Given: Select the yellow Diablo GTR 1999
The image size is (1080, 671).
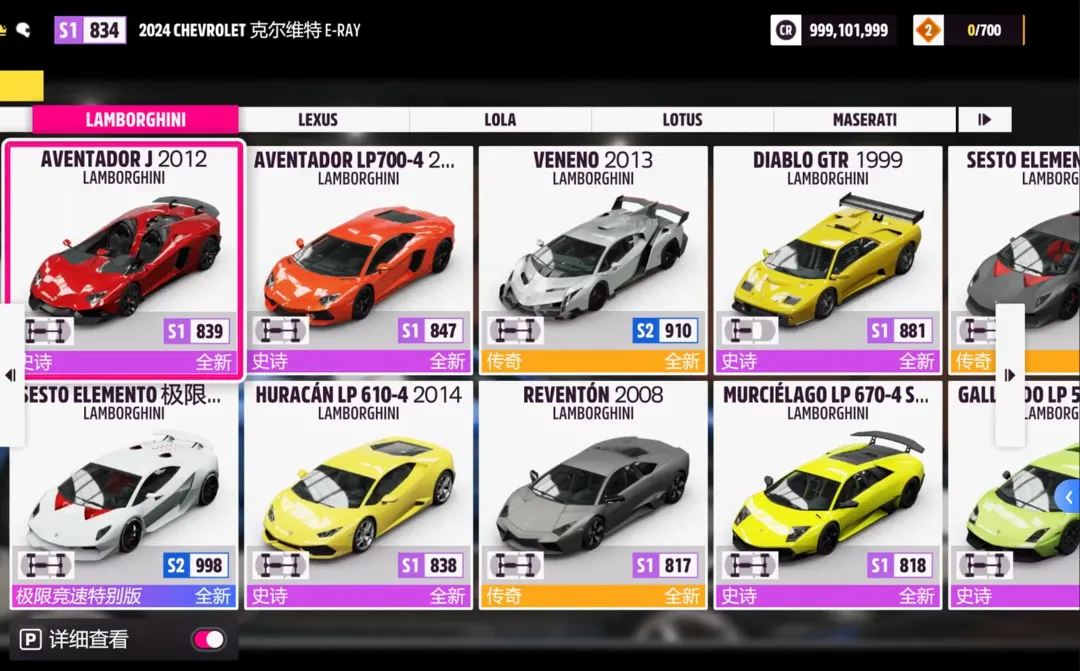Looking at the screenshot, I should coord(827,260).
